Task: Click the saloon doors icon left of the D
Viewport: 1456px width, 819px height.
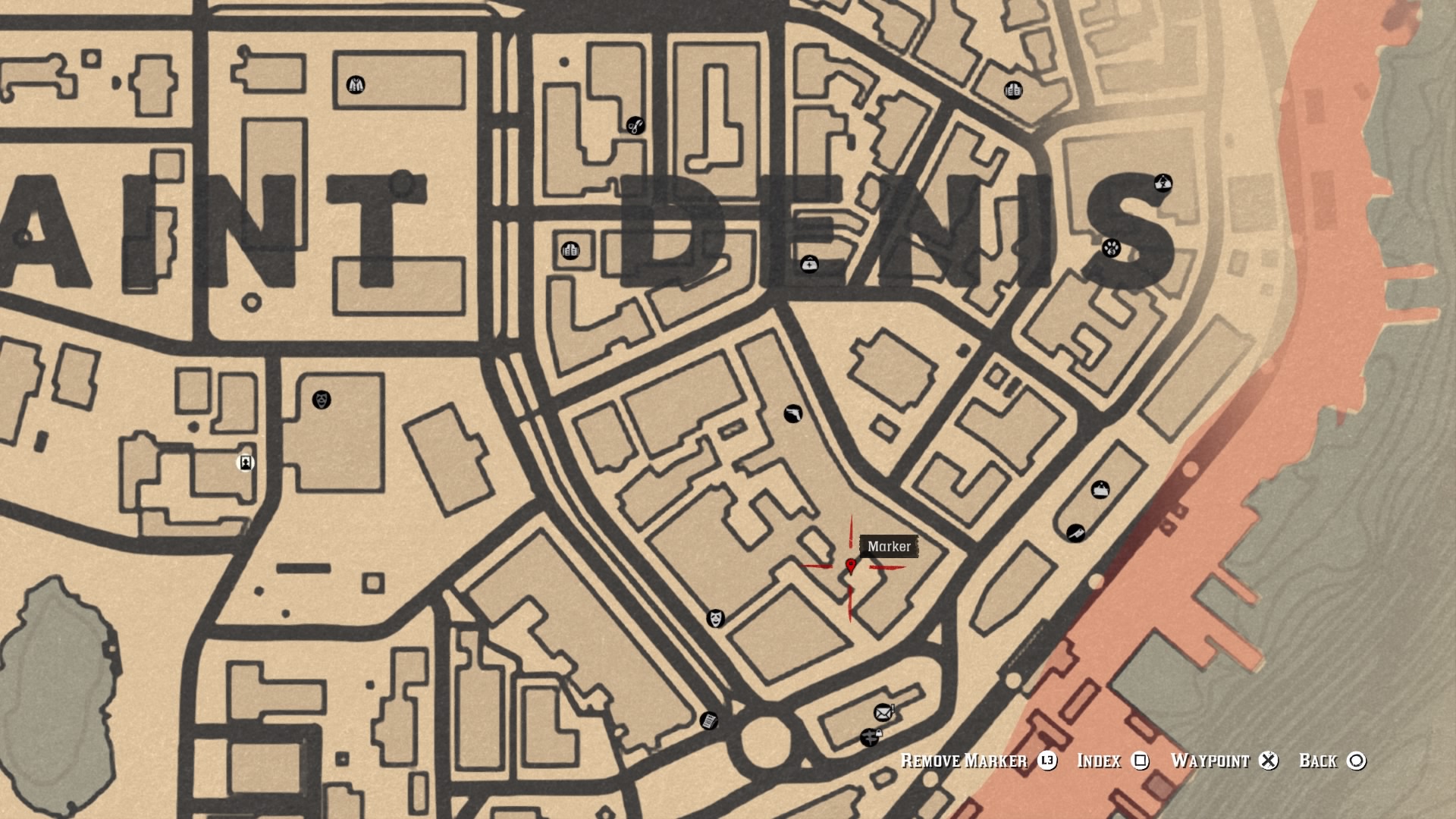Action: 569,250
